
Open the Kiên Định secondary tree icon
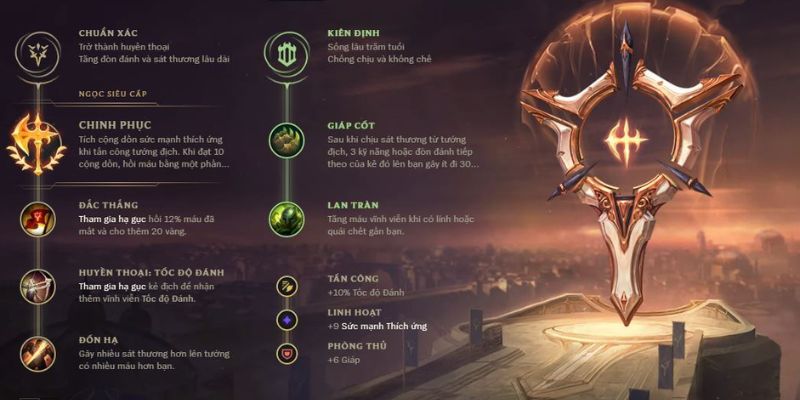[286, 50]
